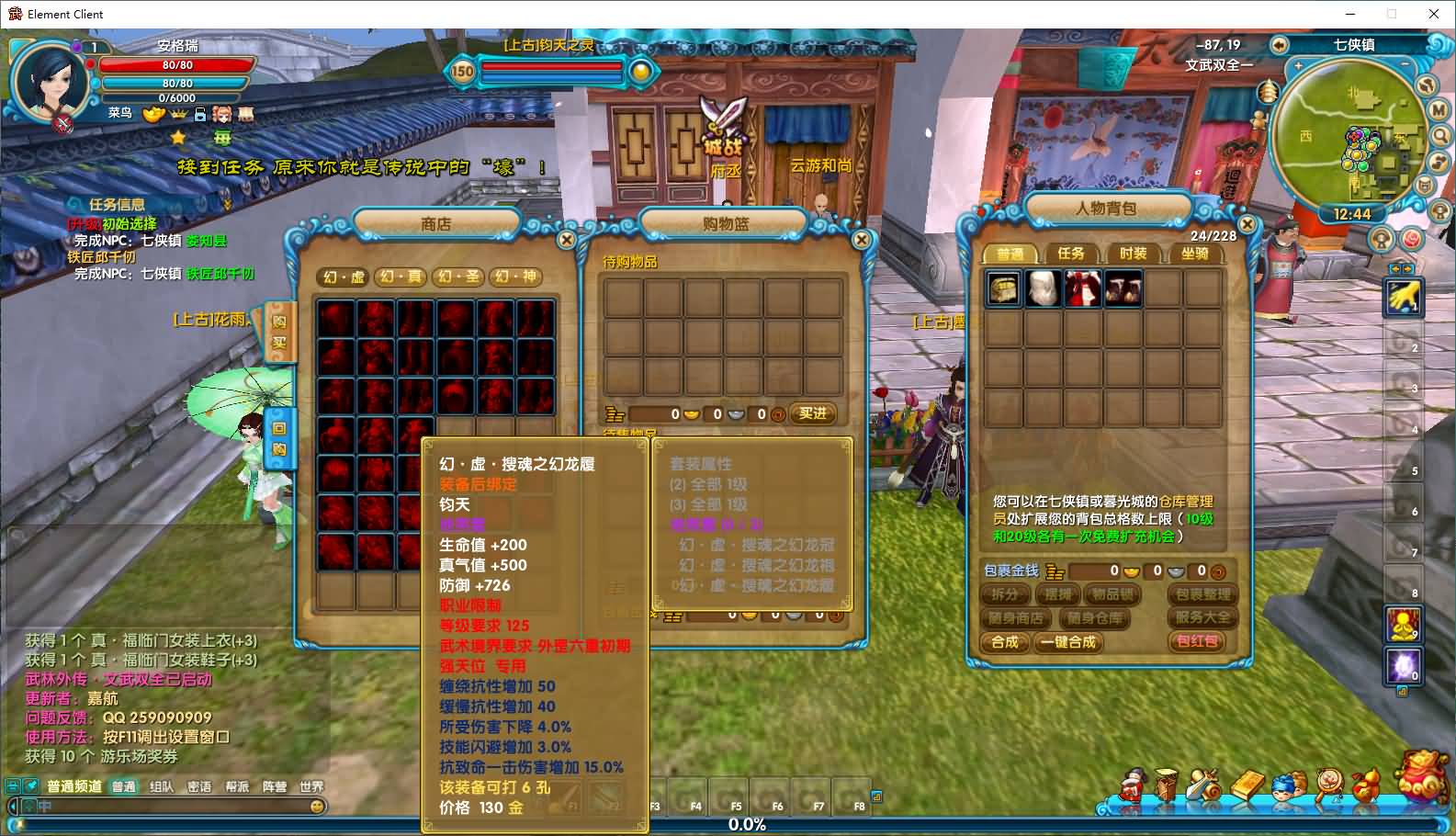Click the zoom-in plus icon on the minimap
This screenshot has width=1456, height=836.
tap(1298, 67)
